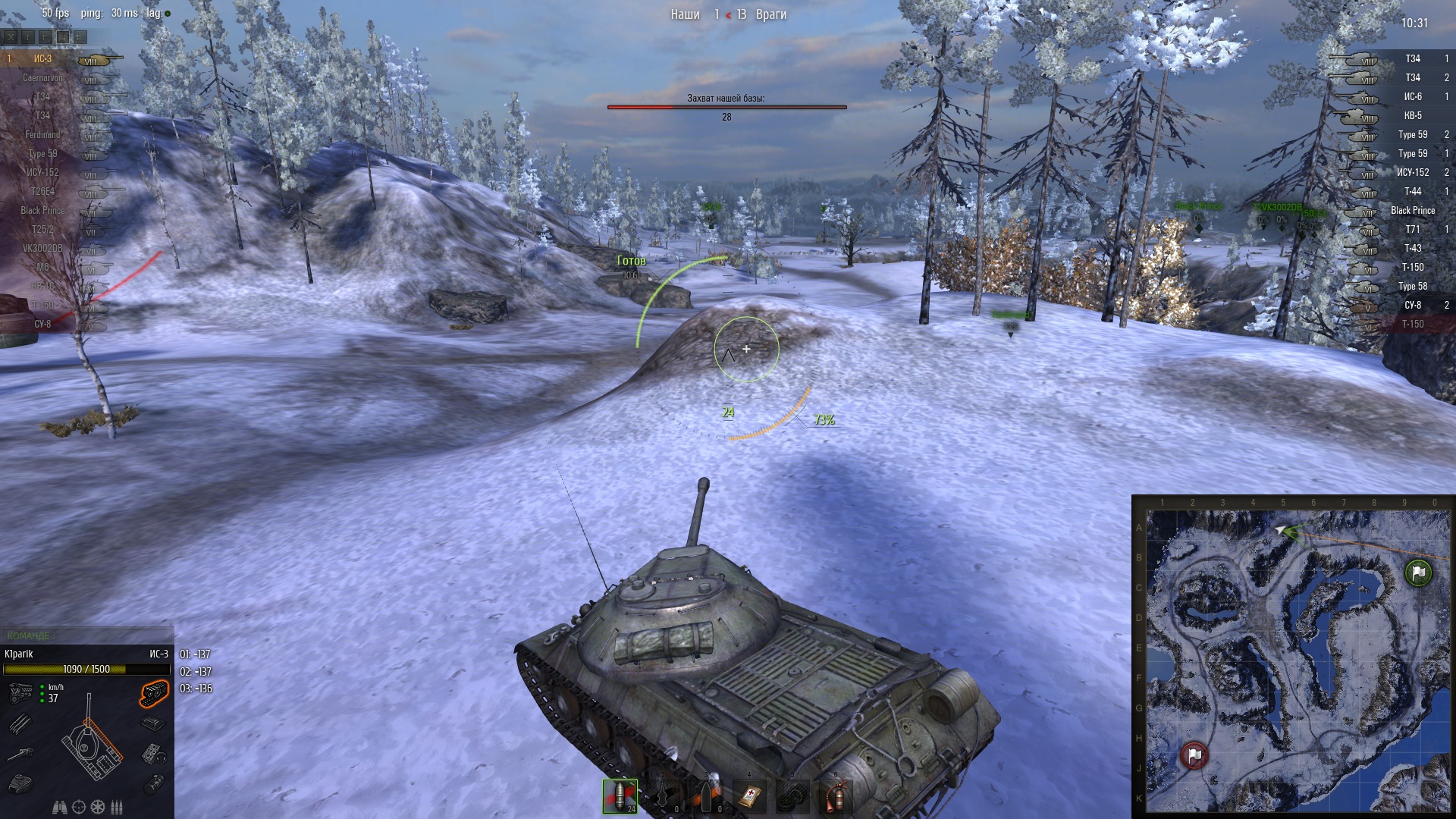
Task: Click the КОМАНДЕ team chat input
Action: click(86, 635)
